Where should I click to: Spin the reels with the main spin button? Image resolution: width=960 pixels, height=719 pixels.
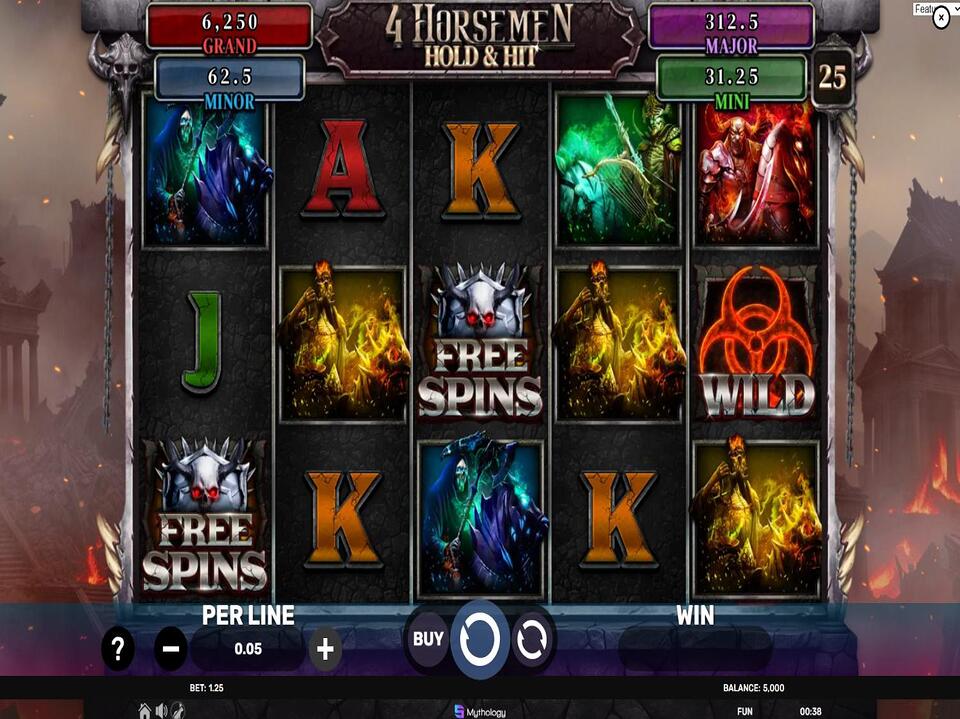click(480, 638)
